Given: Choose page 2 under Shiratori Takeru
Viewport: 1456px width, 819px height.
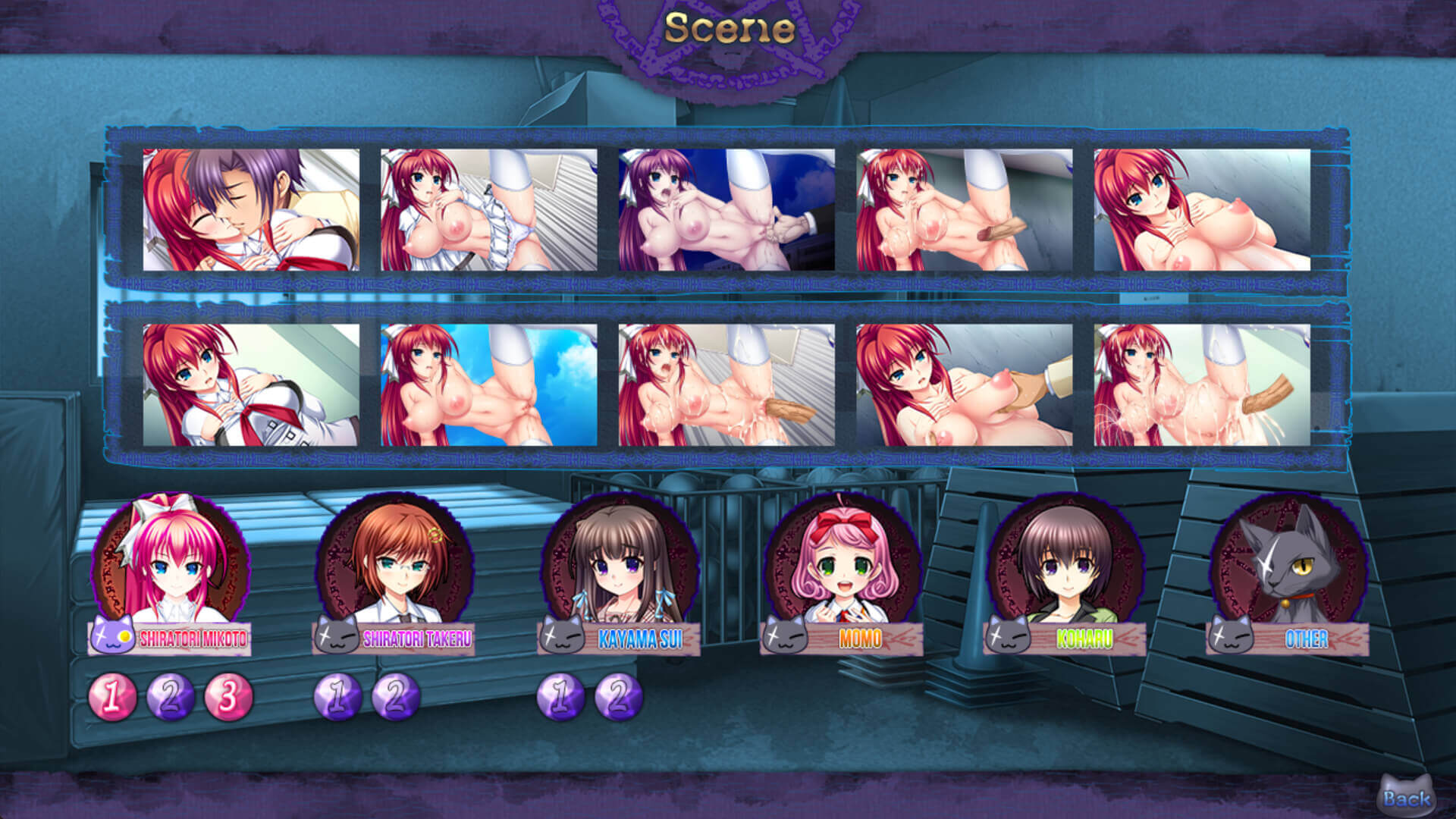Looking at the screenshot, I should (x=395, y=696).
